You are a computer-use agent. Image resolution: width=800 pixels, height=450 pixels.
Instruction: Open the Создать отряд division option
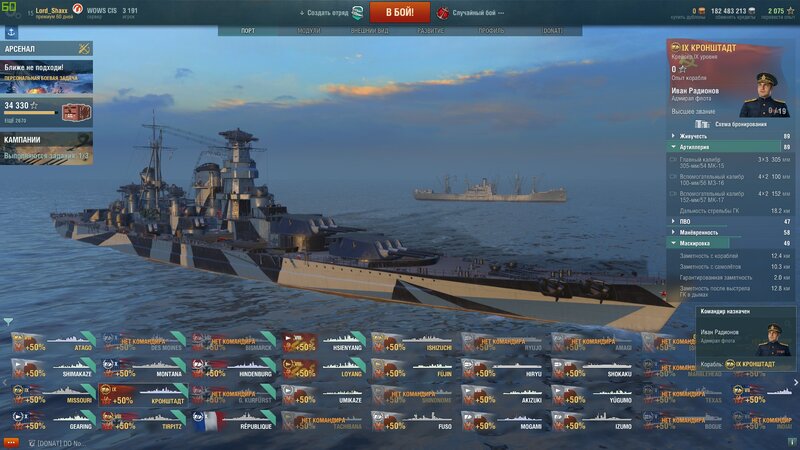click(330, 13)
